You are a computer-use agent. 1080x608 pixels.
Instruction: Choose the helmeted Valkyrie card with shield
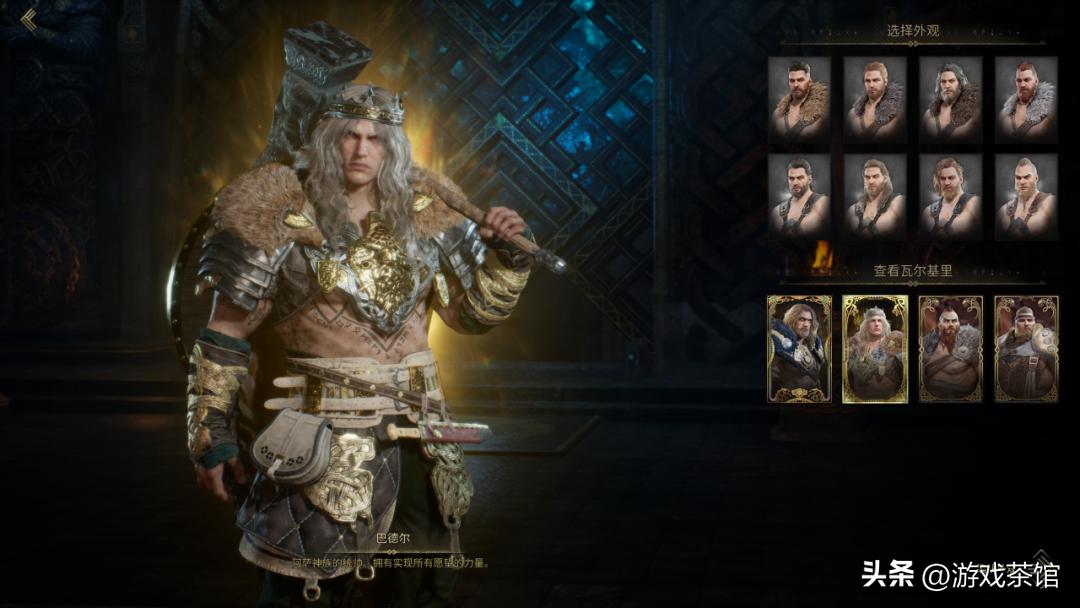tap(1026, 348)
